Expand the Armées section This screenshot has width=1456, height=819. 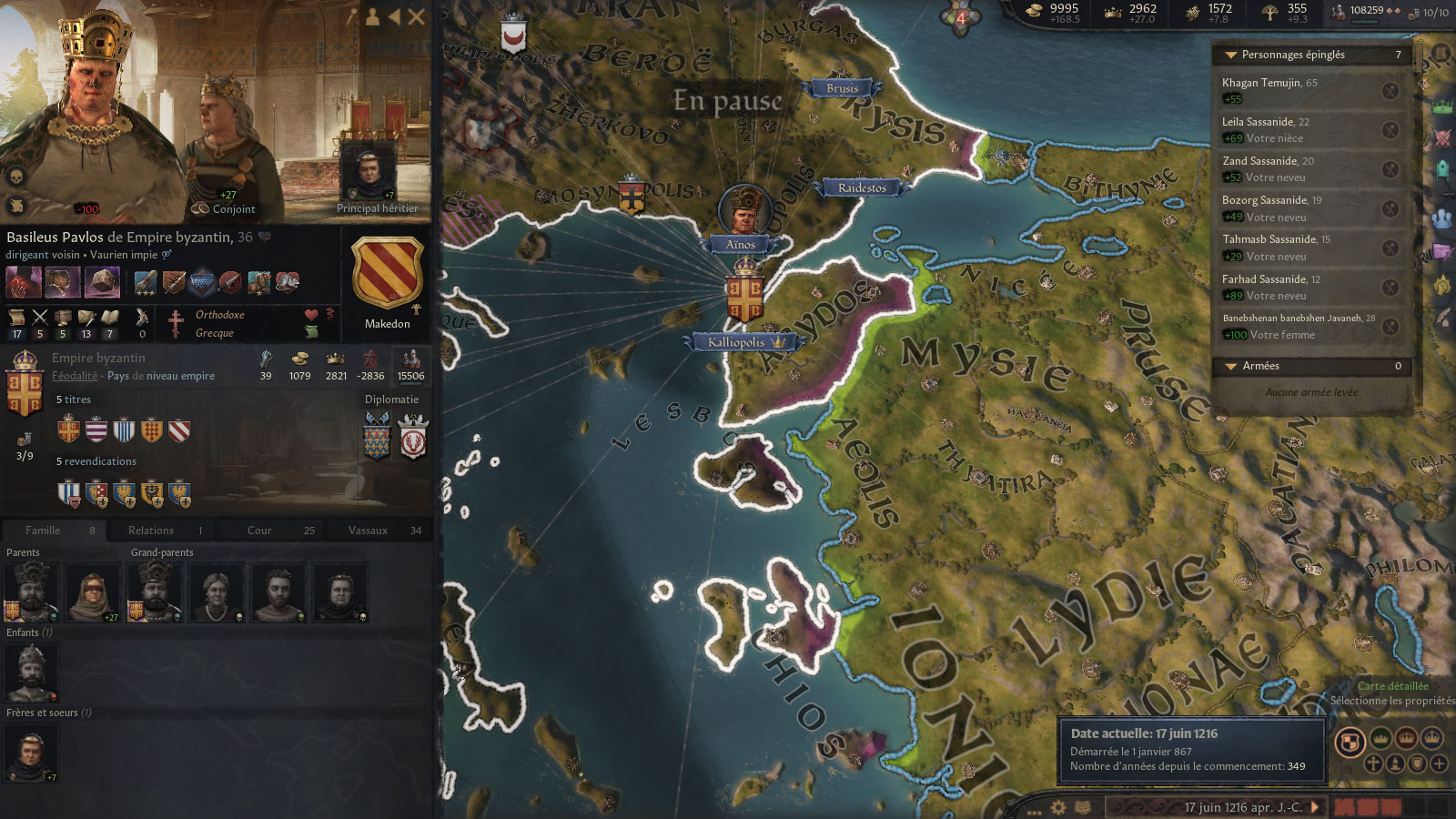click(x=1233, y=366)
